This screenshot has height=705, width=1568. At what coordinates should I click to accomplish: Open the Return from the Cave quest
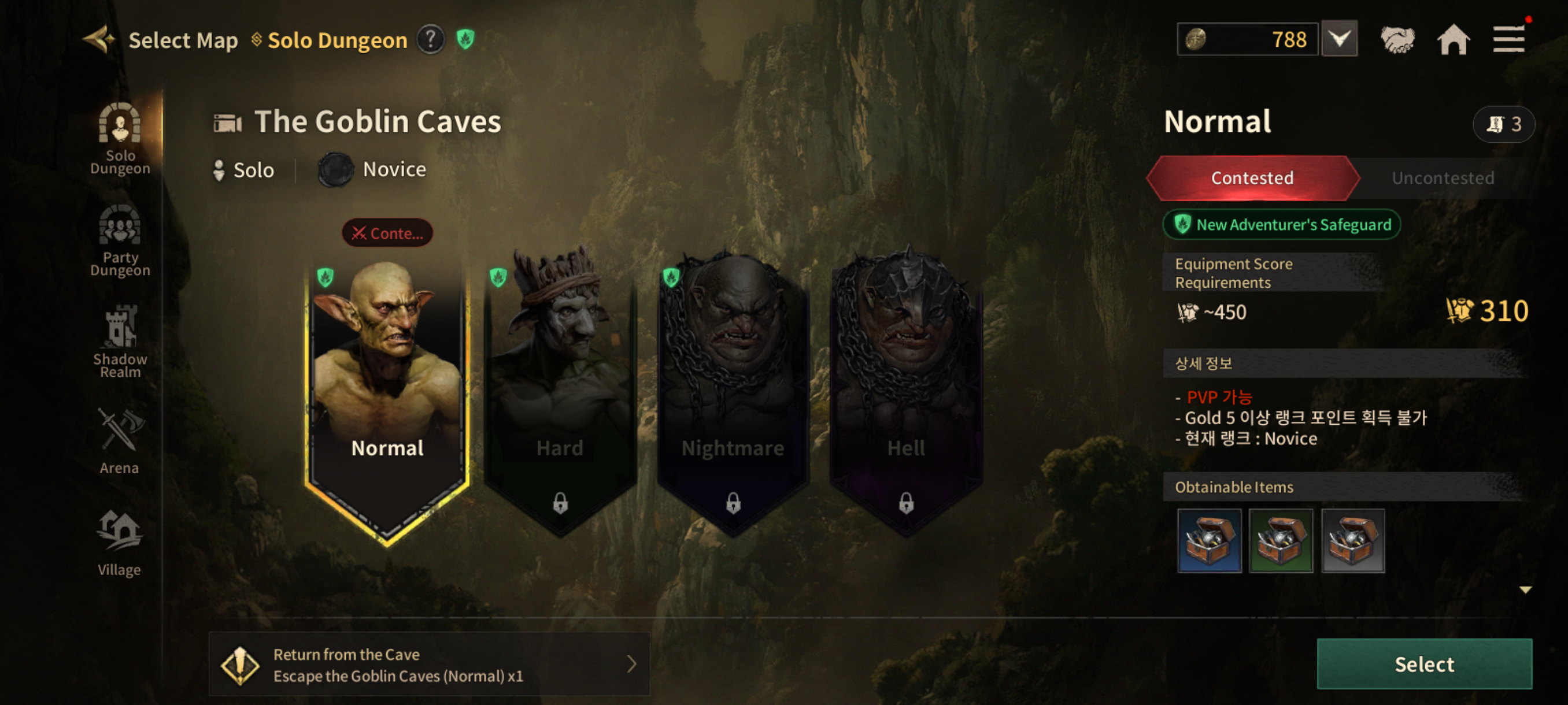pos(429,663)
